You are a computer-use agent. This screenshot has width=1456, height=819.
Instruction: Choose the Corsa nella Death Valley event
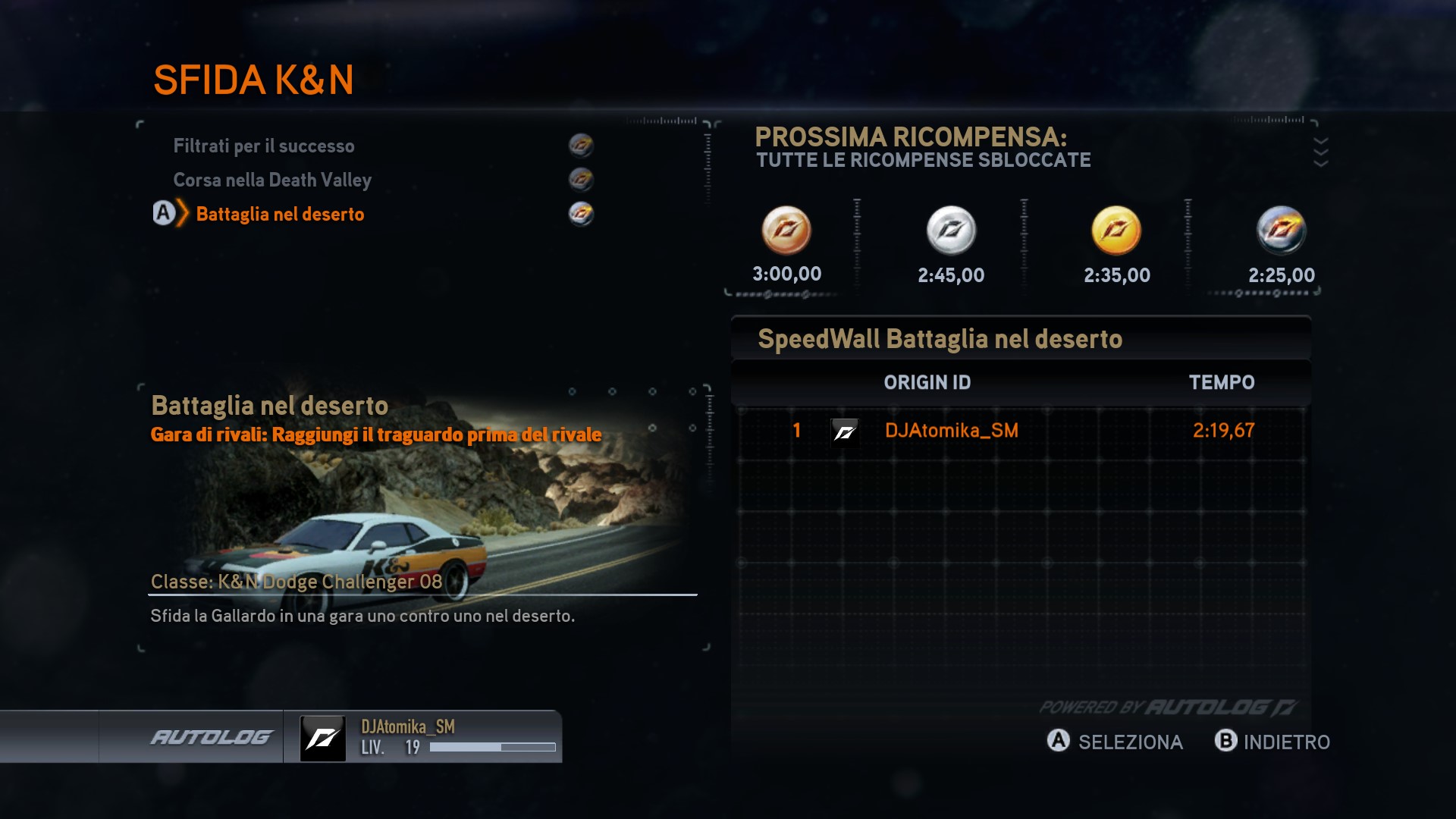coord(272,180)
